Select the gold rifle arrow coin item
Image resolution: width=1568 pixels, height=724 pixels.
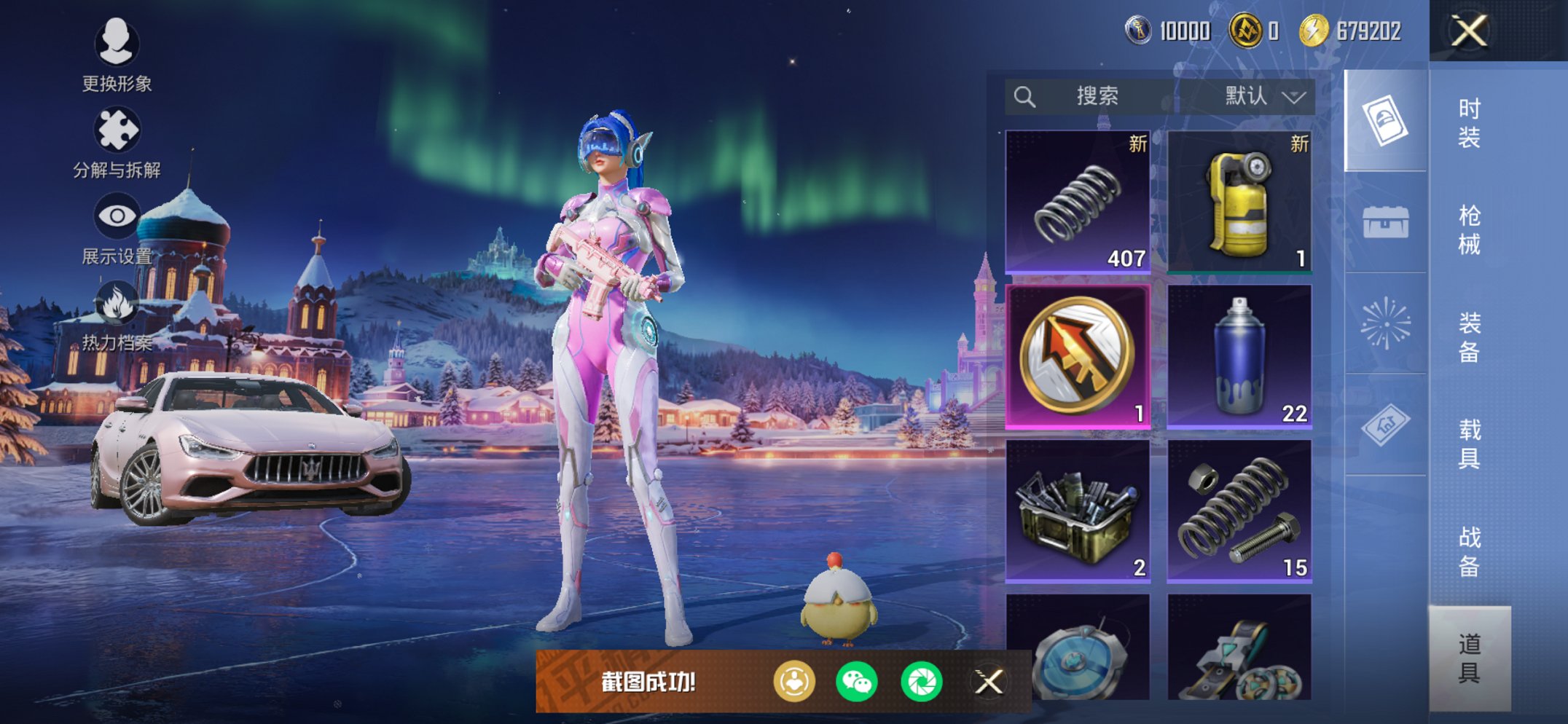1078,356
